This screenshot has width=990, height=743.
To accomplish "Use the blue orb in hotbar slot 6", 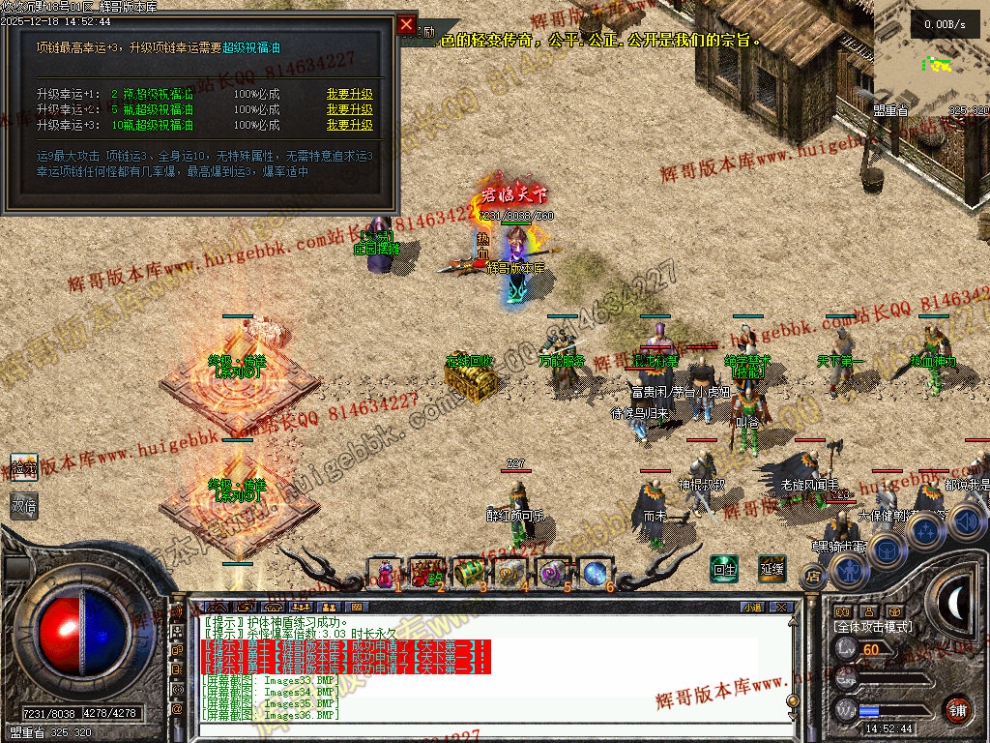I will coord(595,573).
